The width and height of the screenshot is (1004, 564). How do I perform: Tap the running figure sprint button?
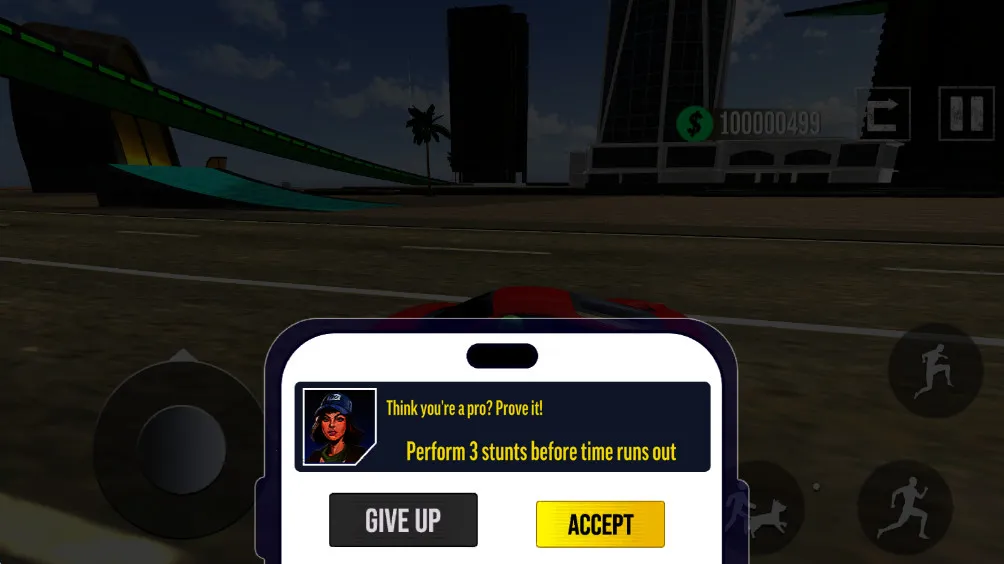904,508
